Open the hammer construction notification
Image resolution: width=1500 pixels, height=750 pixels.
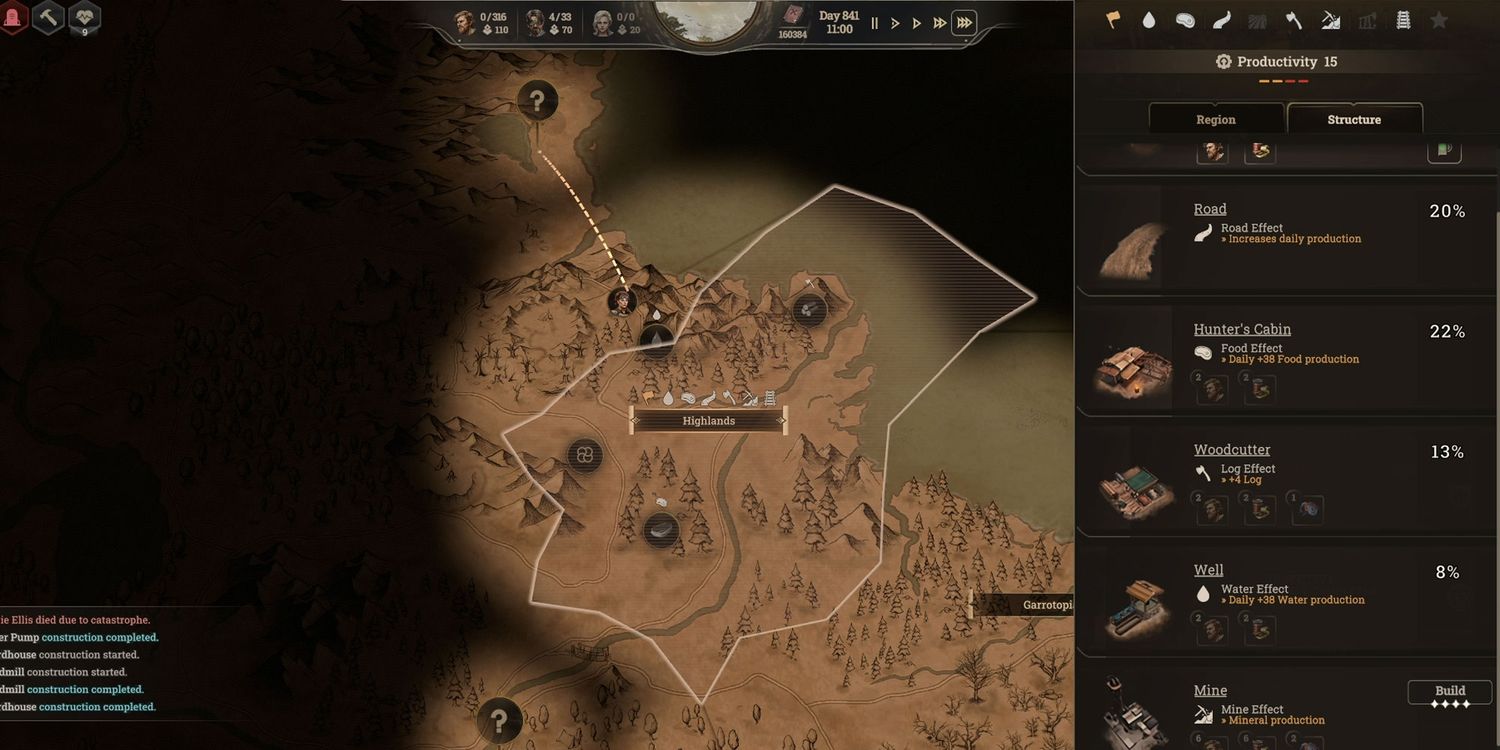tap(48, 16)
